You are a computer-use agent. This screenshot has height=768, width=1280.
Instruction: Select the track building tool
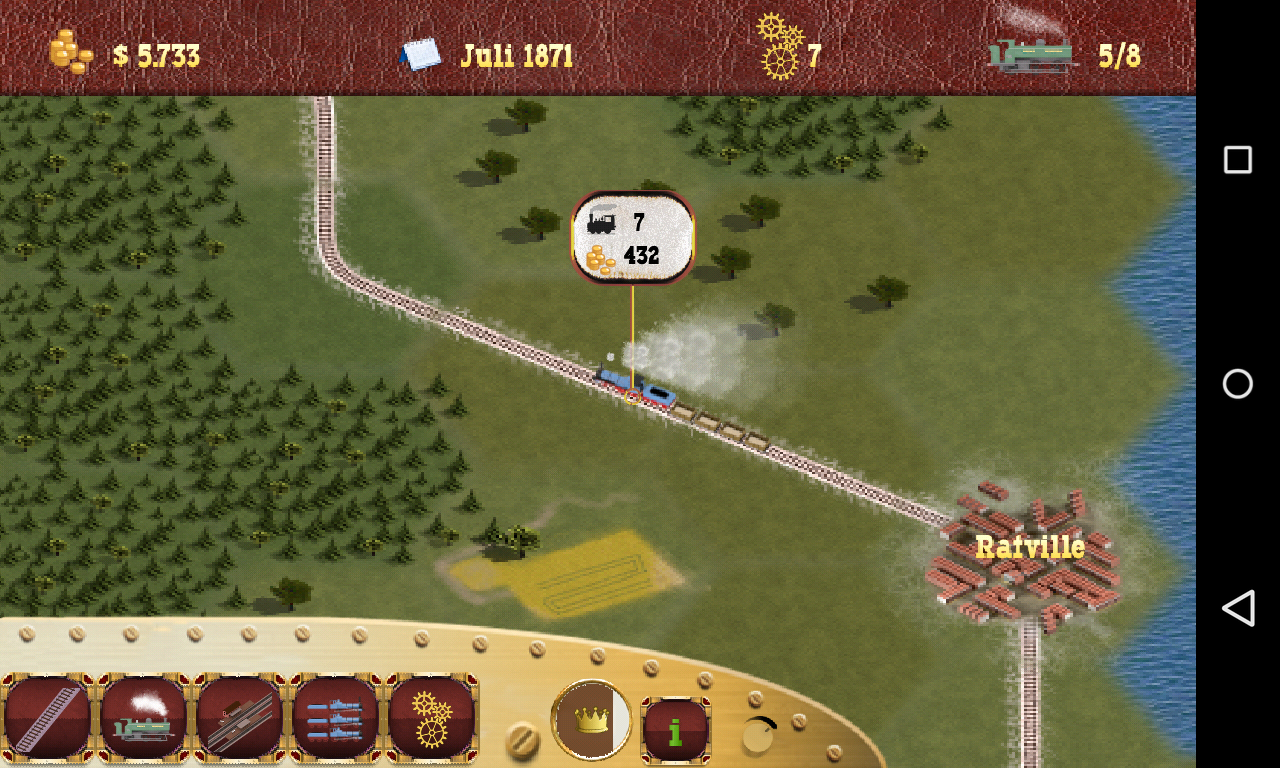pos(47,718)
